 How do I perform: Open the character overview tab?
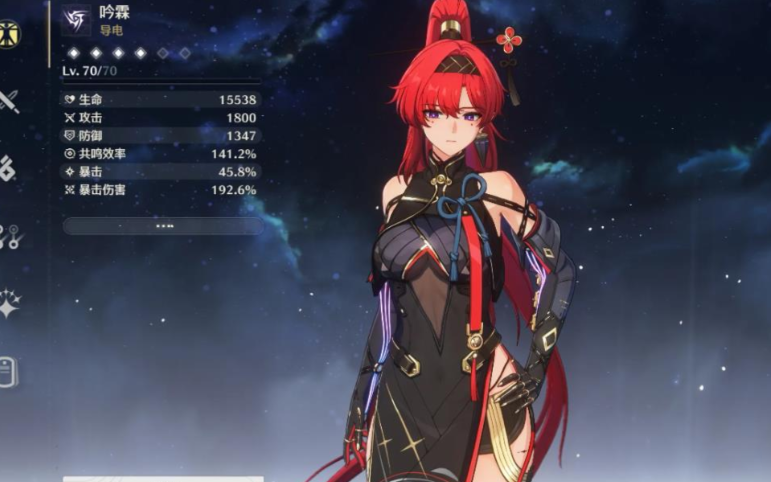click(x=8, y=33)
